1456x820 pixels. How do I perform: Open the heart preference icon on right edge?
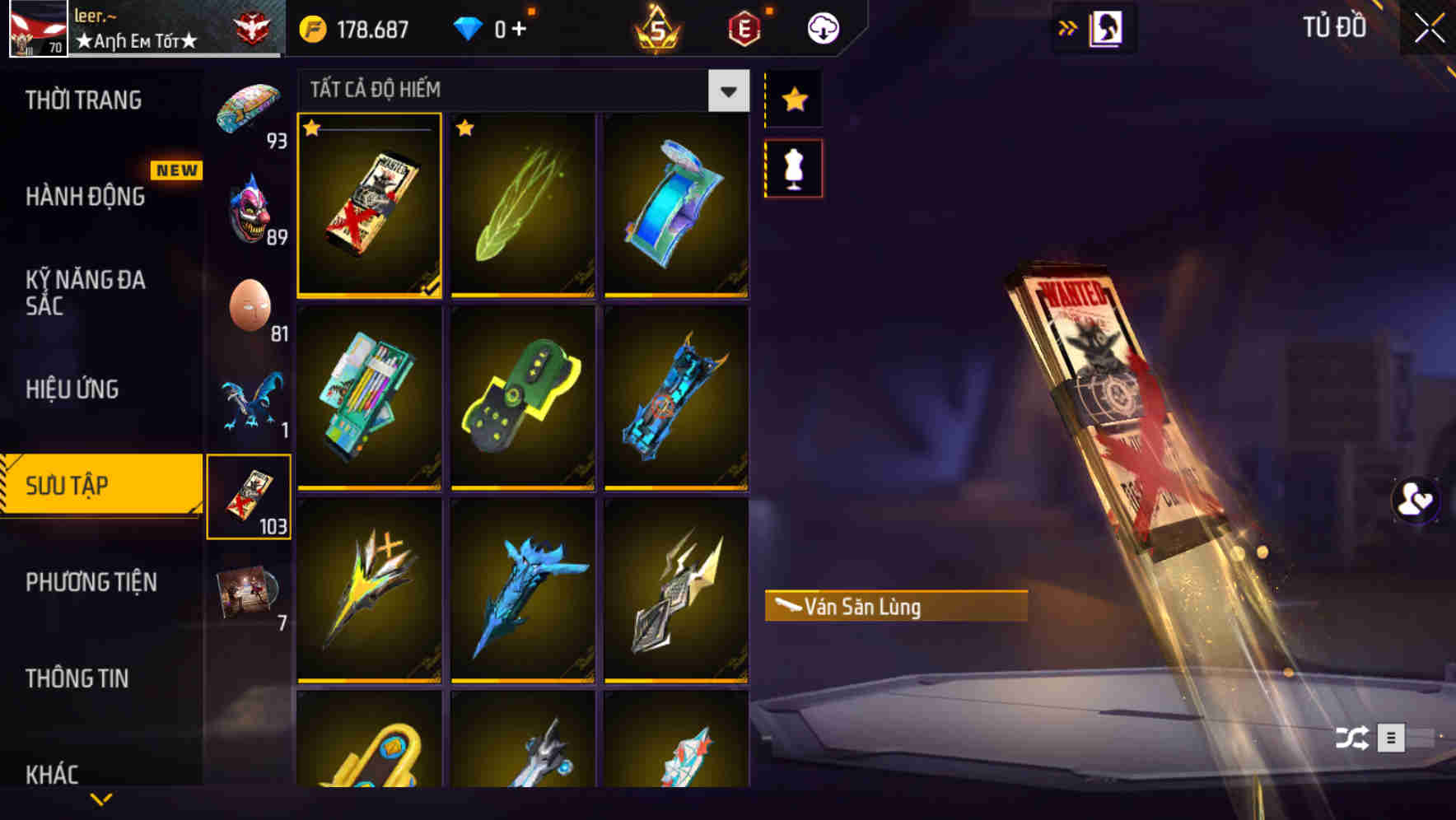[x=1414, y=500]
